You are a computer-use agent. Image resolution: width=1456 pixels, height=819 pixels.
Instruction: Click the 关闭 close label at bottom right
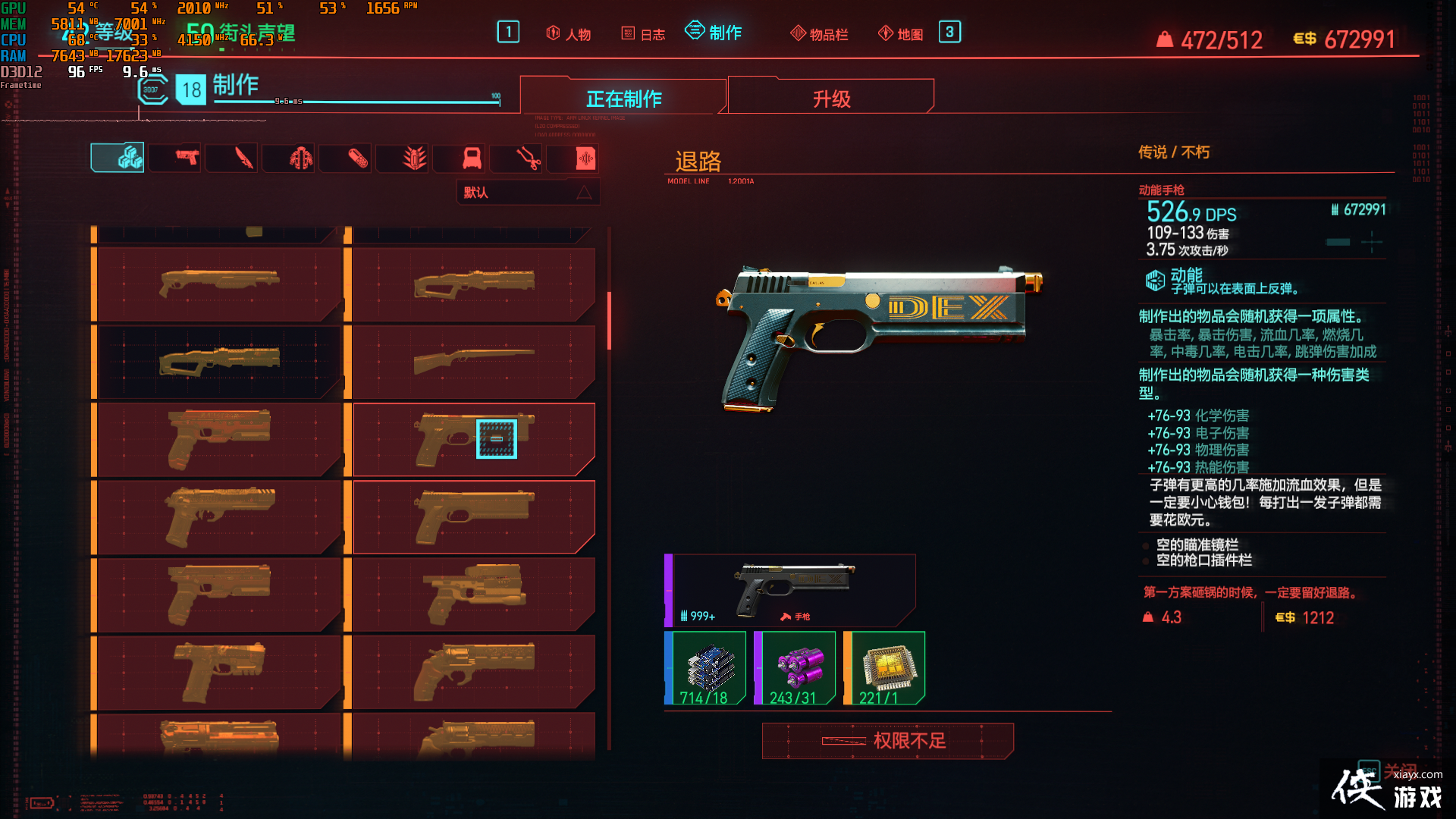(1399, 769)
